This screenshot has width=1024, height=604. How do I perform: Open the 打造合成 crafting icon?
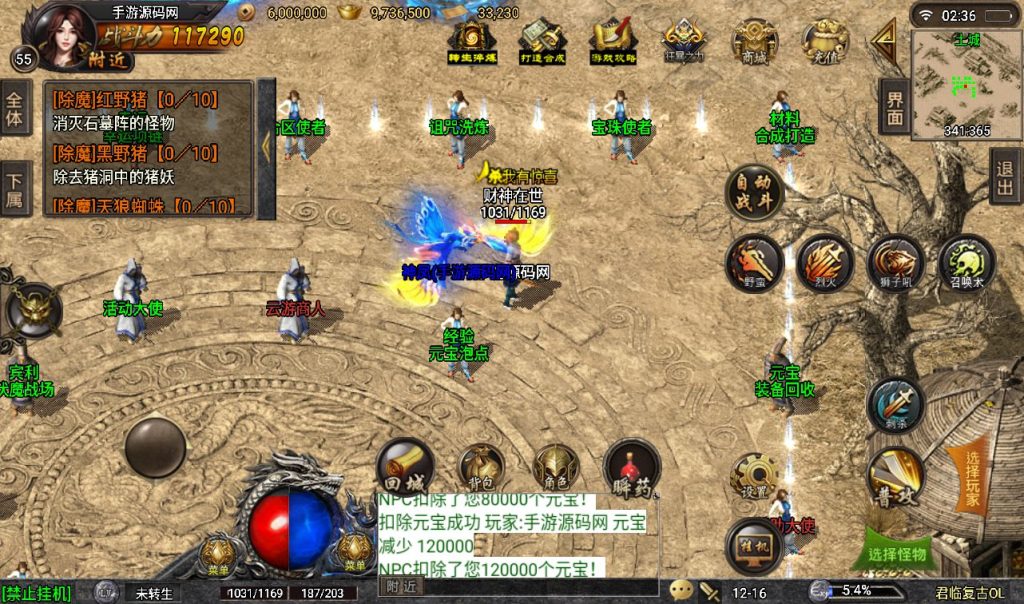point(543,42)
